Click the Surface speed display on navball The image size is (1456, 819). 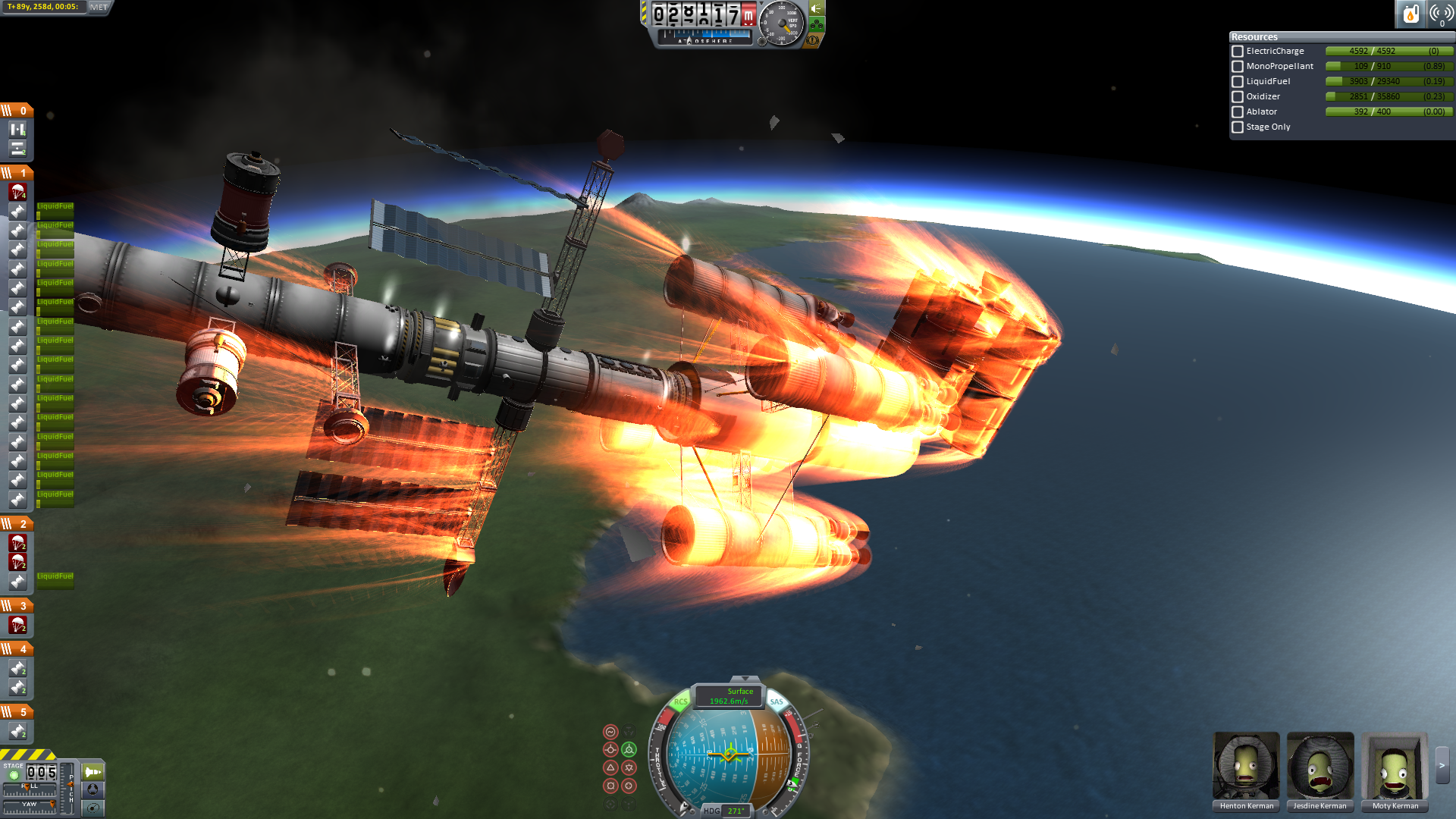point(729,696)
